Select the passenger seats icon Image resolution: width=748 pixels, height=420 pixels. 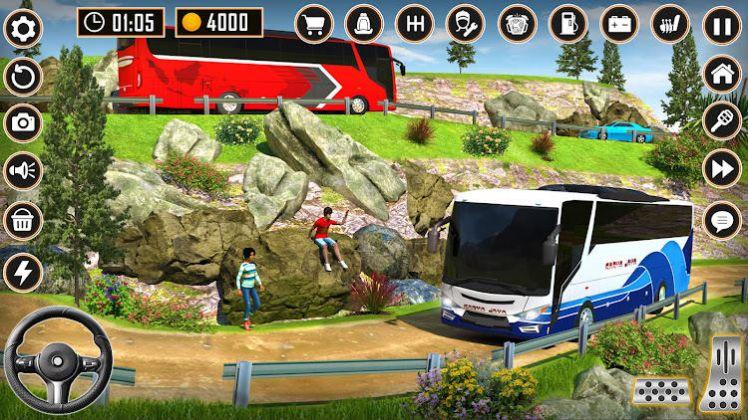point(670,24)
